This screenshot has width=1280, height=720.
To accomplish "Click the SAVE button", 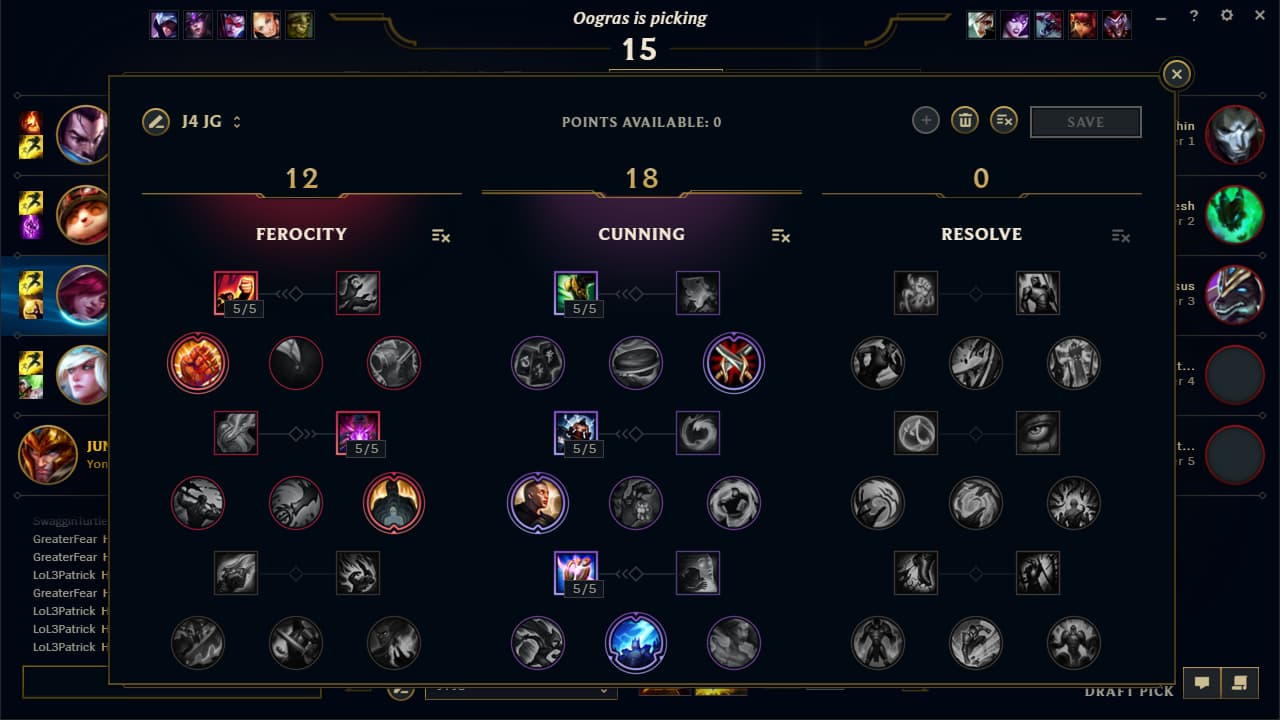I will [x=1085, y=121].
